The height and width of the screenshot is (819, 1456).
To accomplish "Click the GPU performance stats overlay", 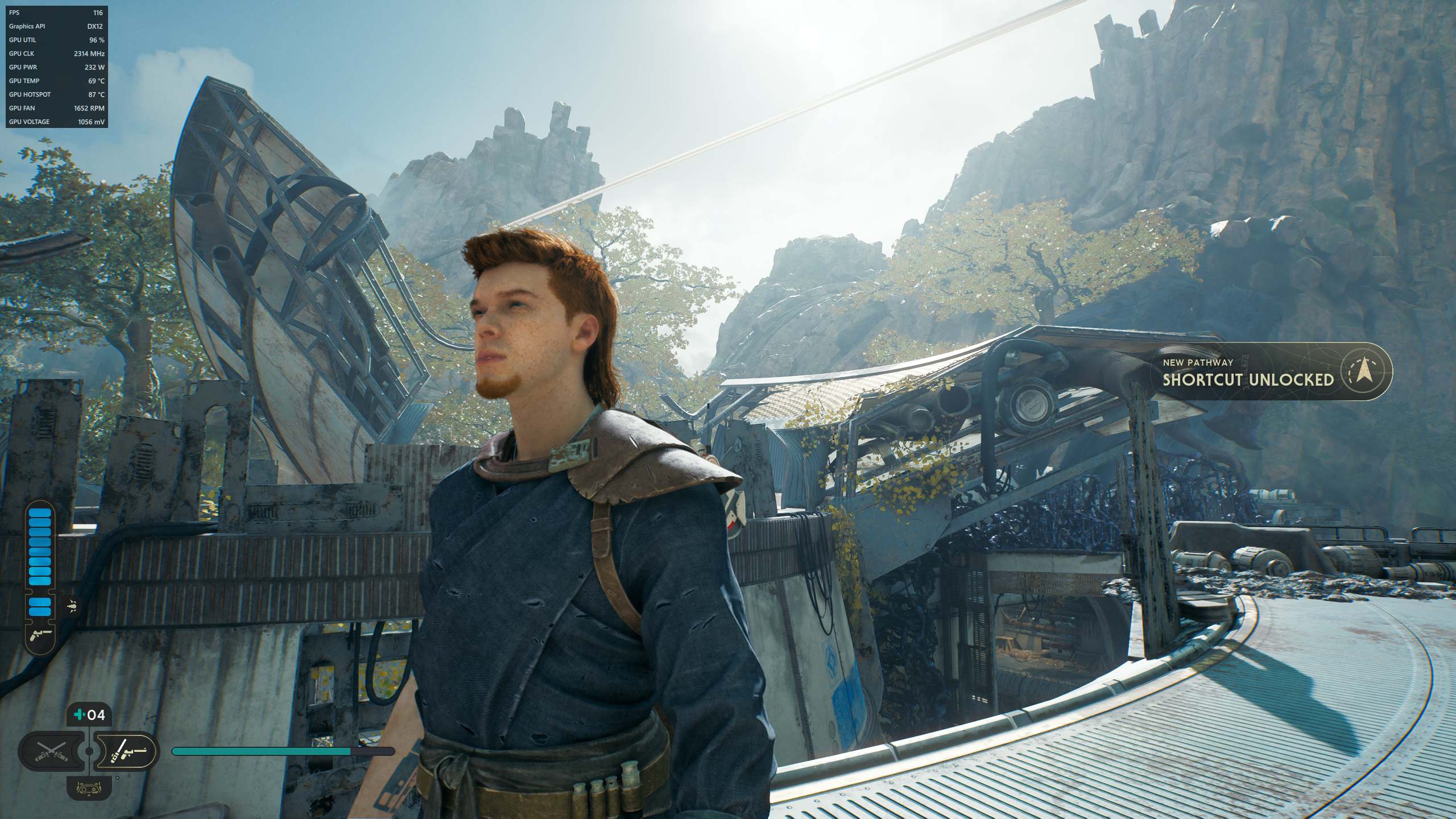I will click(56, 67).
